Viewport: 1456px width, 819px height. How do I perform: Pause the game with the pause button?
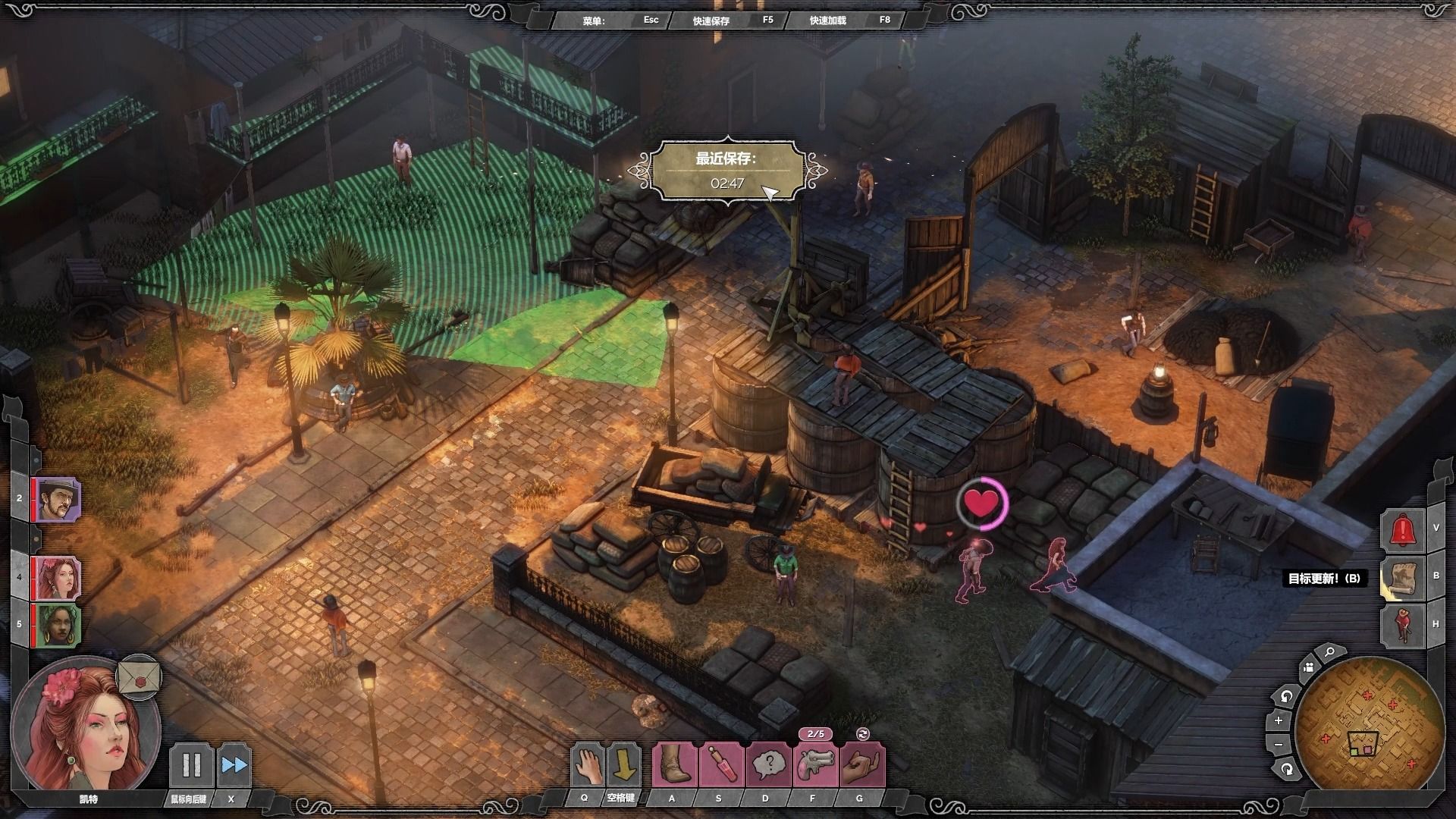point(190,765)
